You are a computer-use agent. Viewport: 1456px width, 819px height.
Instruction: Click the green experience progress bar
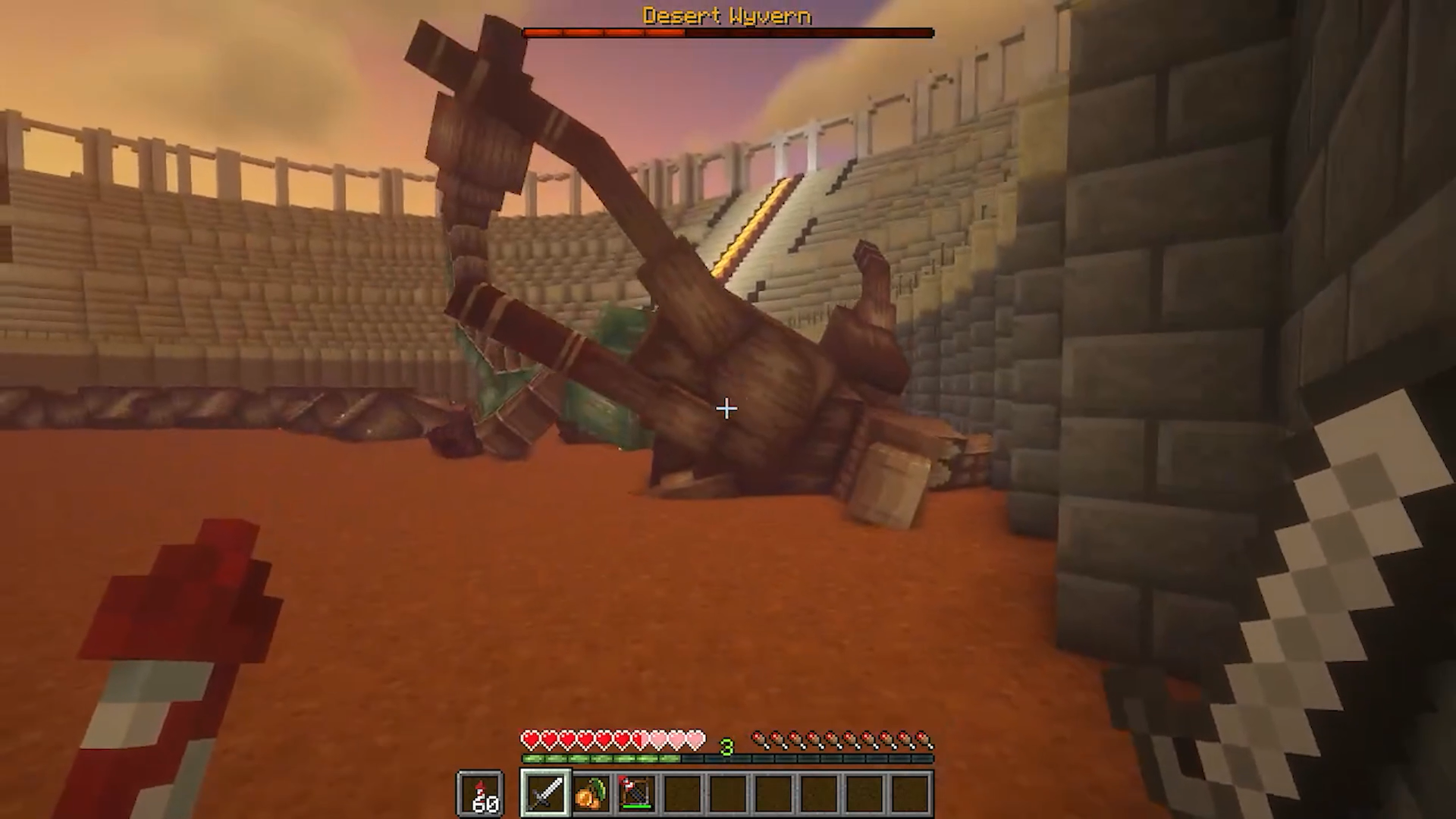598,758
